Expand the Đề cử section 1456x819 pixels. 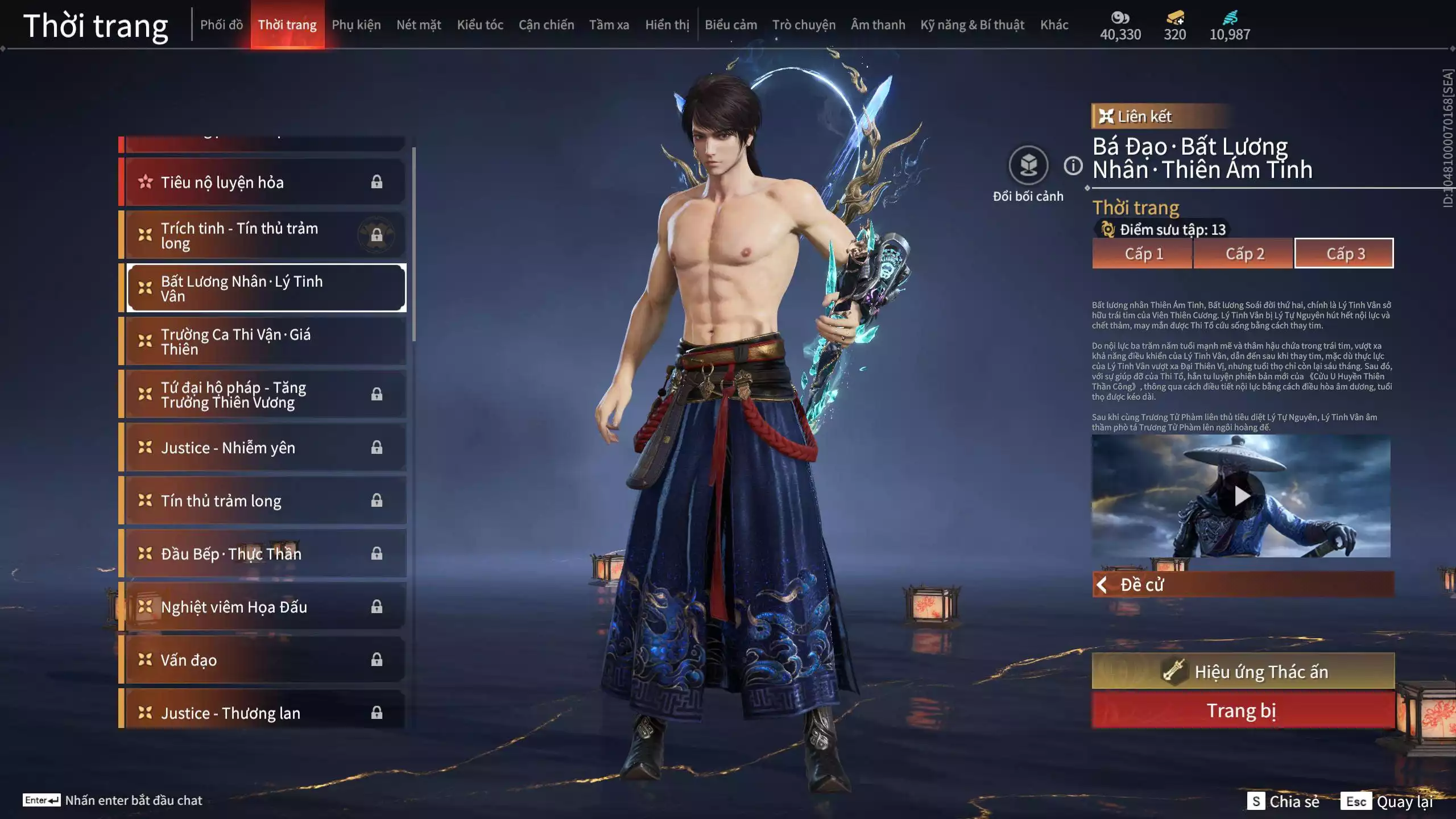1243,585
